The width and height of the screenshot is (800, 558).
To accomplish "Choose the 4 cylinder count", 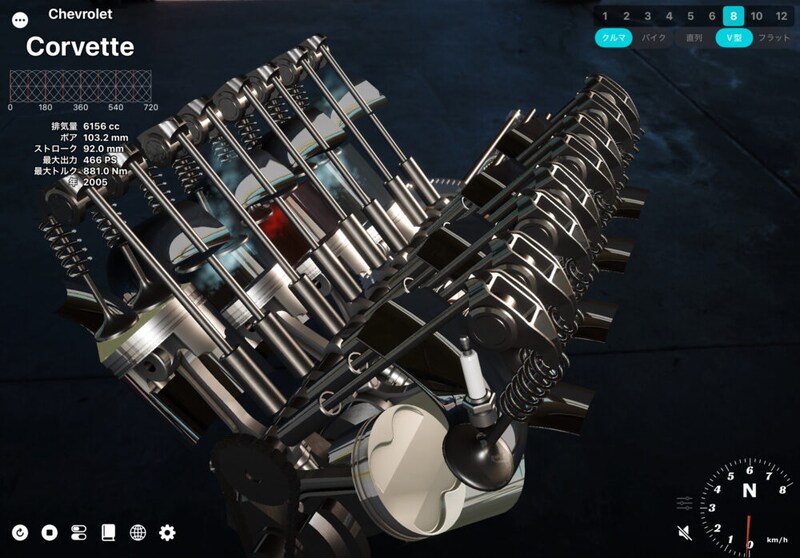I will [x=669, y=16].
